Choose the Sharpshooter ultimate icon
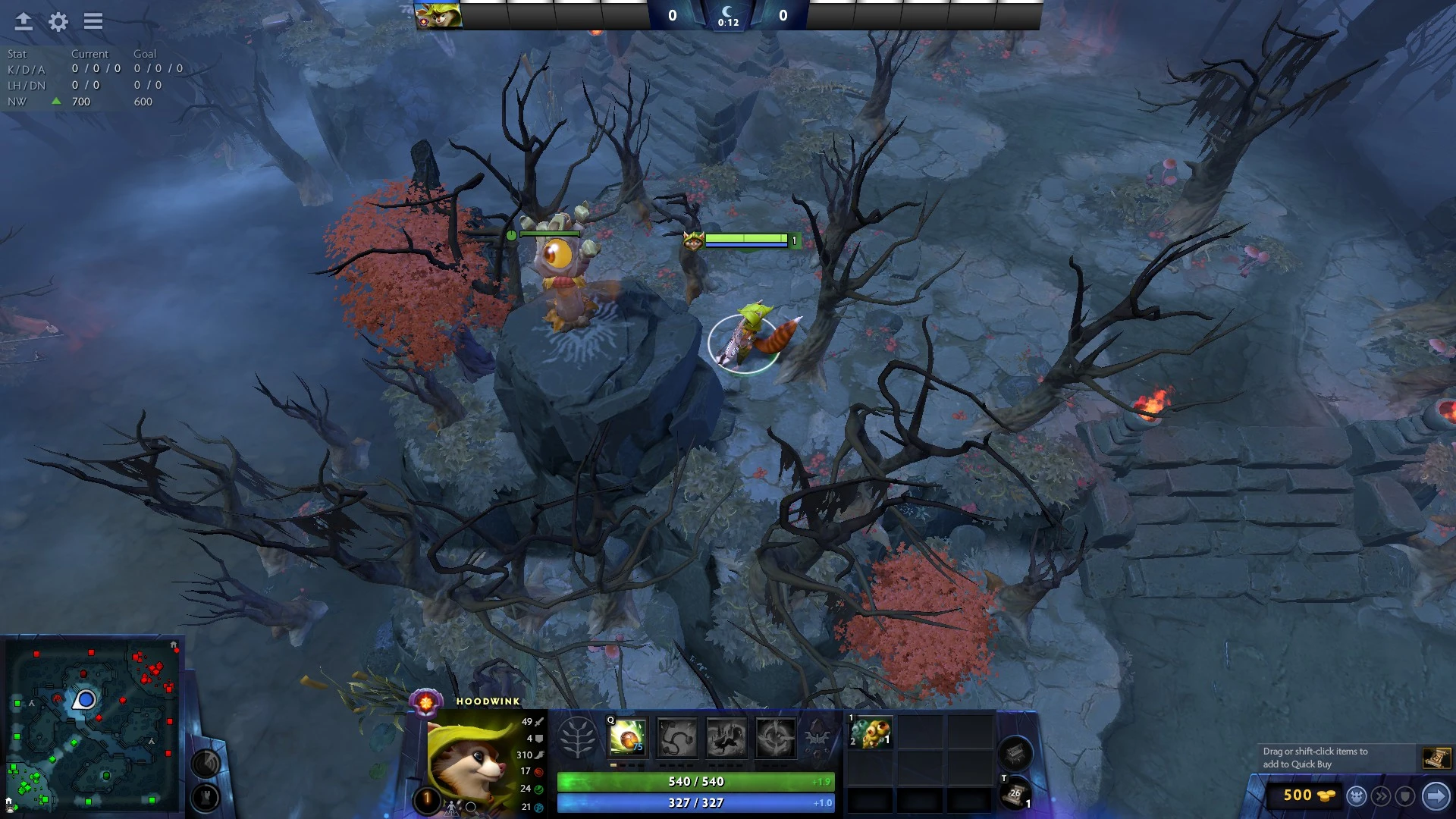The width and height of the screenshot is (1456, 819). (775, 737)
